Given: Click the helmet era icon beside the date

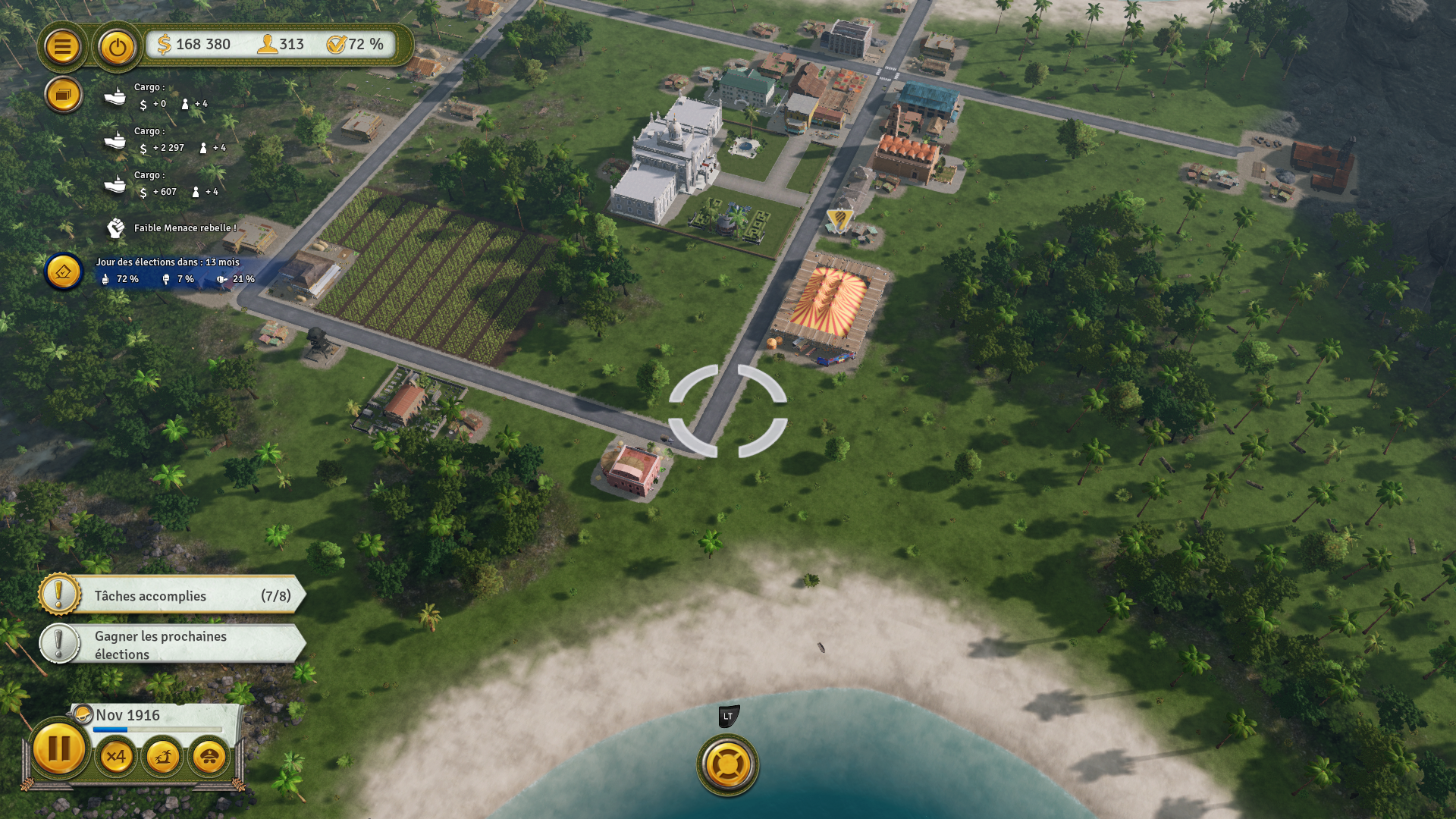Looking at the screenshot, I should coord(81,714).
